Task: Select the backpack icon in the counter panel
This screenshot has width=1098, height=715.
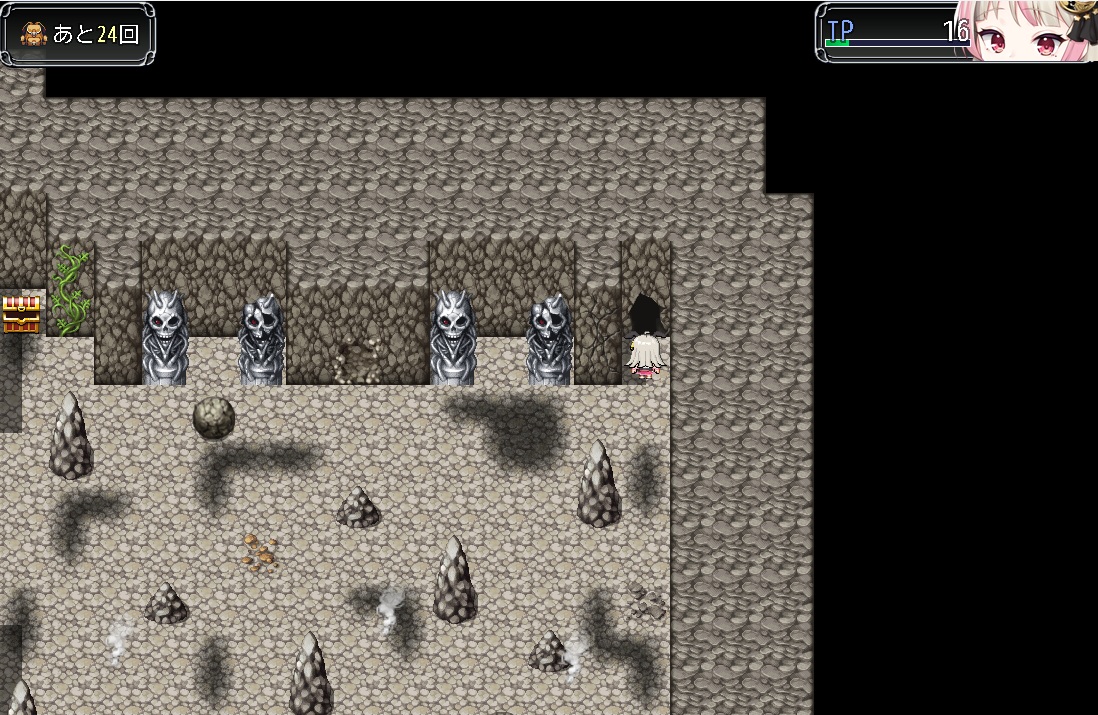Action: (35, 34)
